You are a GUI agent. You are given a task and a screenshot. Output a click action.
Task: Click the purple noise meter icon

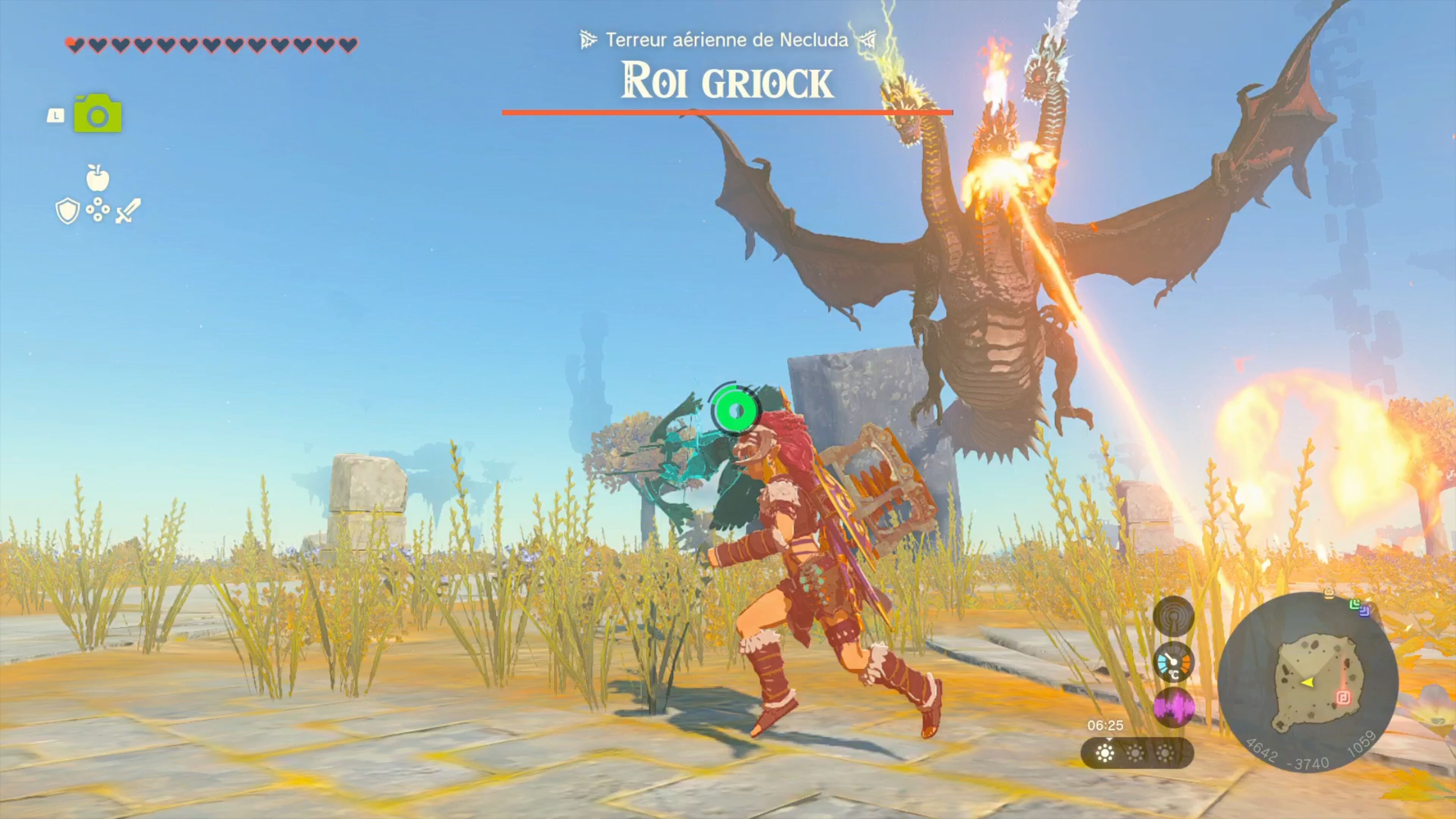point(1173,707)
